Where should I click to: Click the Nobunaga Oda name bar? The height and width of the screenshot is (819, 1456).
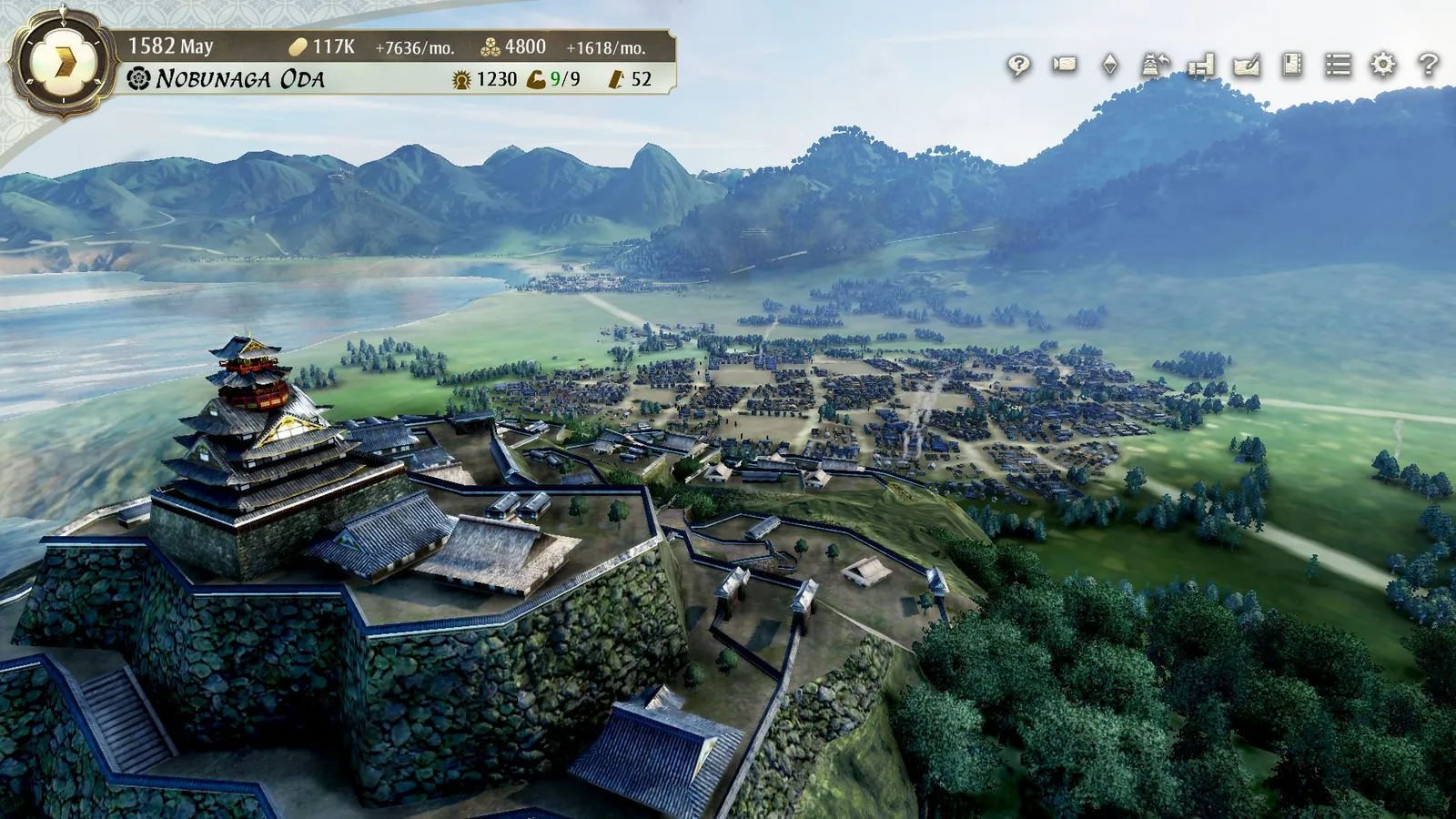pyautogui.click(x=241, y=79)
